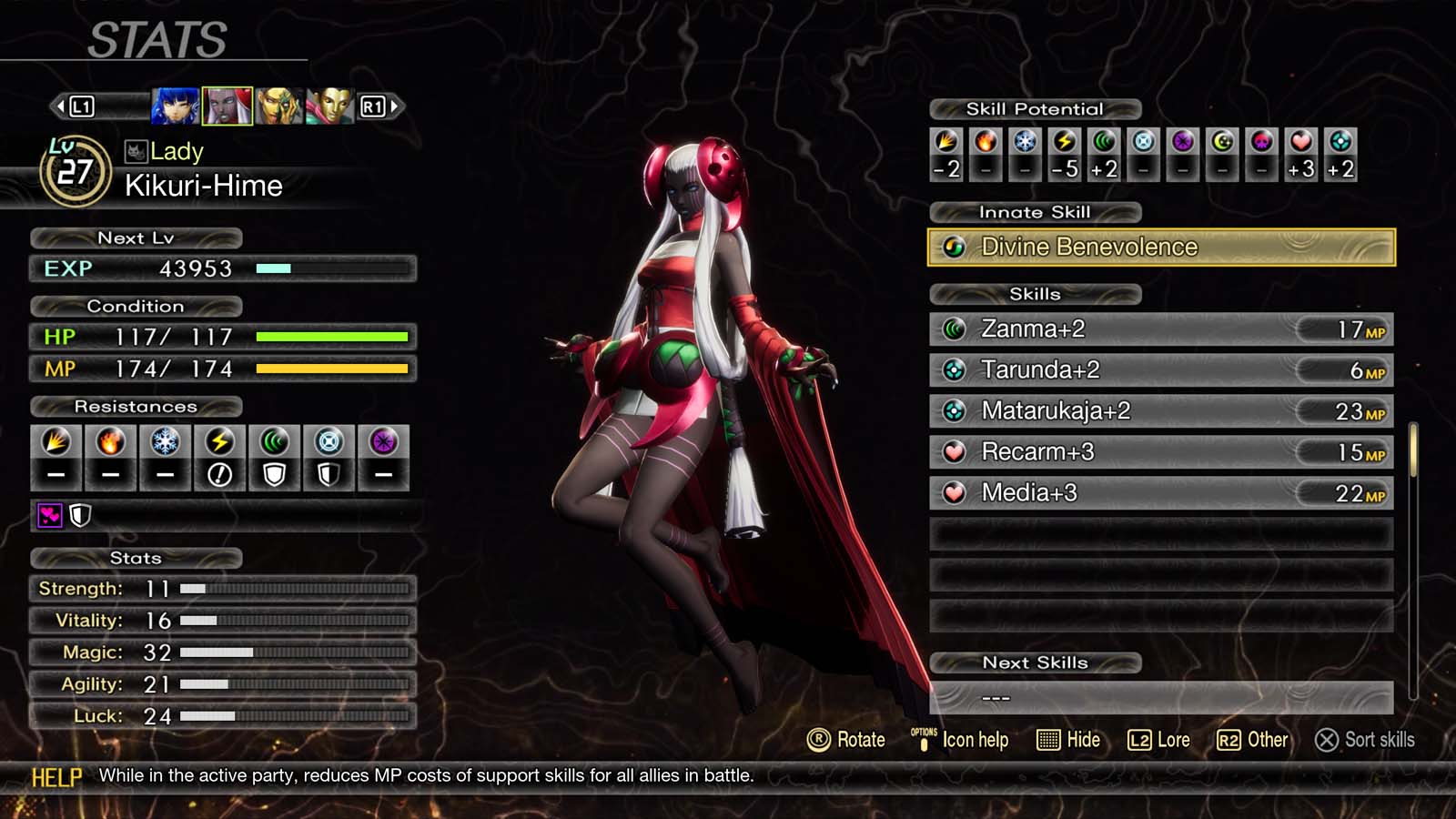Toggle Hide to conceal the interface

click(x=1070, y=740)
